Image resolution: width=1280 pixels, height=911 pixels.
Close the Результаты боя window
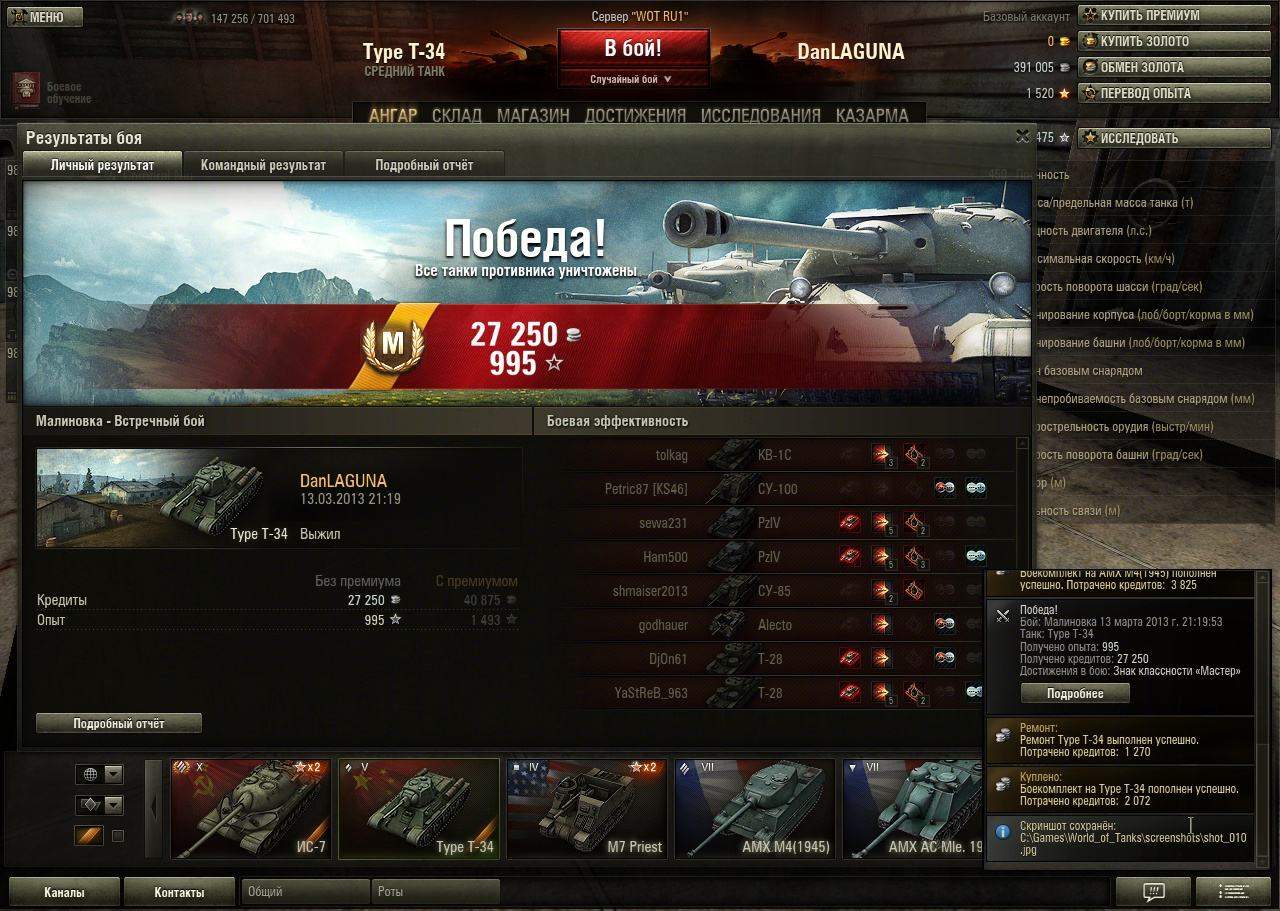[x=1022, y=136]
